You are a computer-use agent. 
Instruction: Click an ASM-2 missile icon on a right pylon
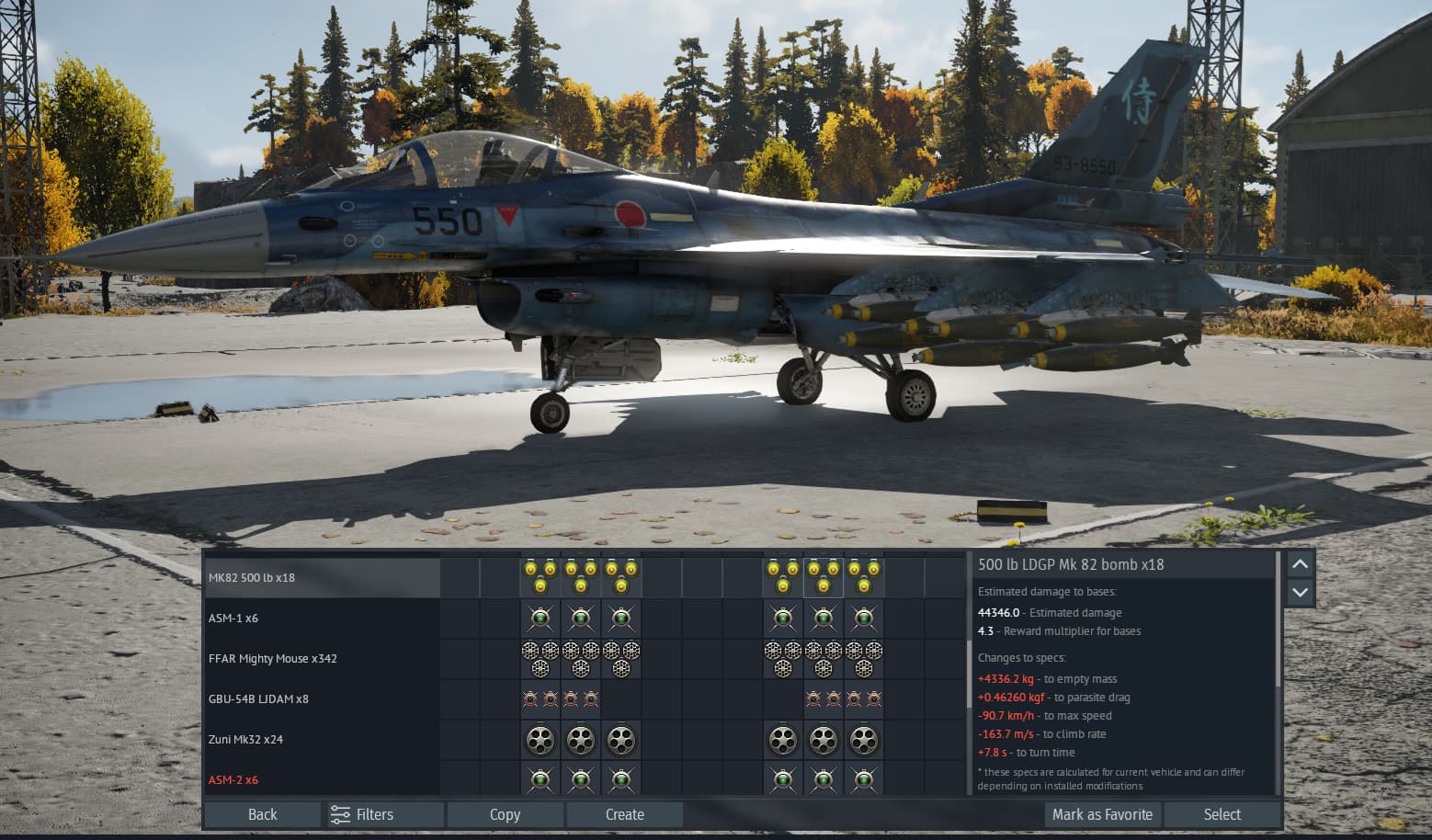(823, 778)
